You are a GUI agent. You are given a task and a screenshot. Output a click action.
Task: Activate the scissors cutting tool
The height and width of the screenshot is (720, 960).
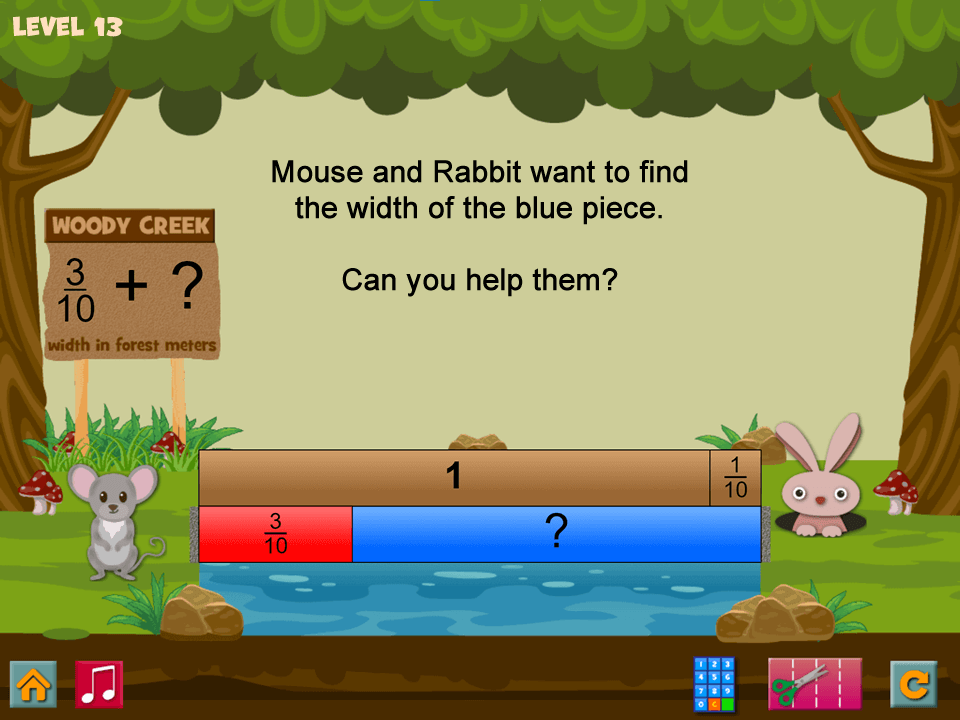(x=814, y=684)
